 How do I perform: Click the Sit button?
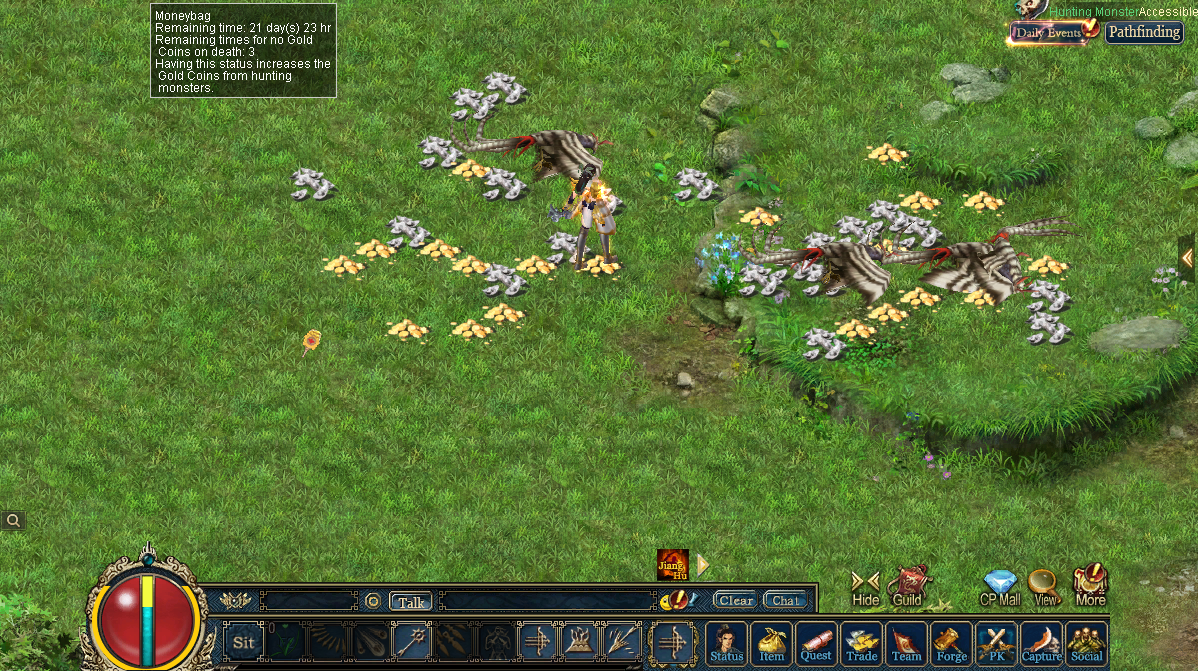[x=243, y=642]
